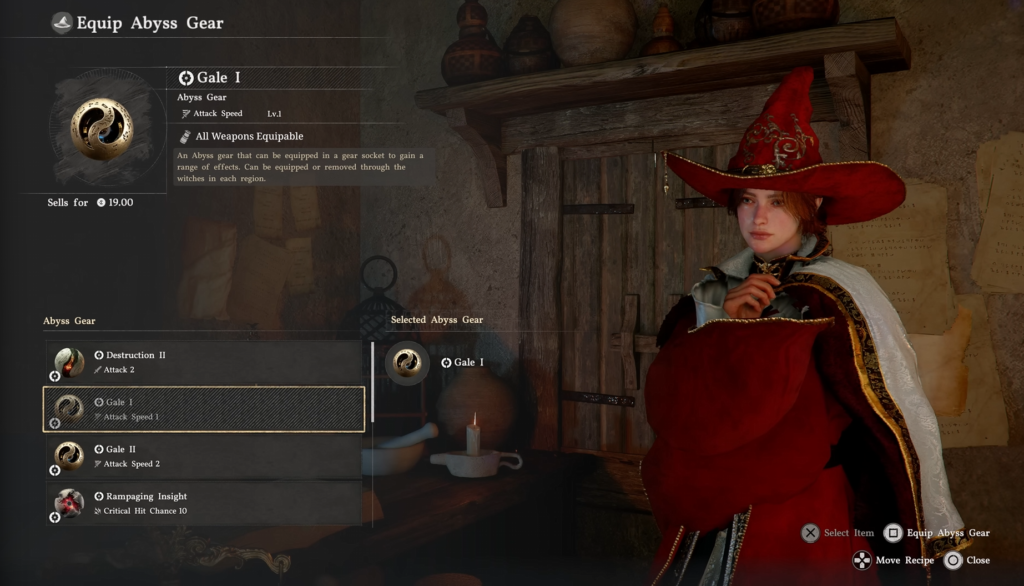Screen dimensions: 1024x586
Task: Click the large Gale I preview icon
Action: (x=102, y=129)
